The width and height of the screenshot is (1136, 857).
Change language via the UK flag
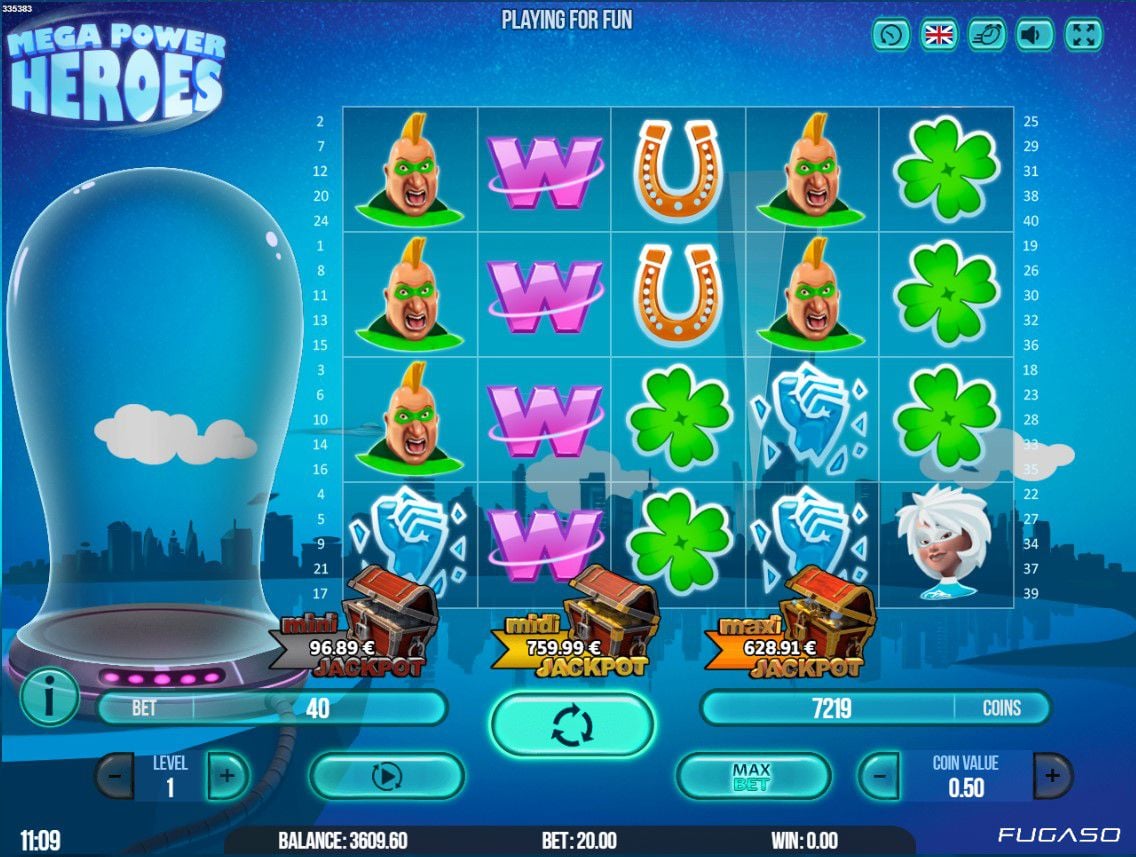click(x=939, y=35)
